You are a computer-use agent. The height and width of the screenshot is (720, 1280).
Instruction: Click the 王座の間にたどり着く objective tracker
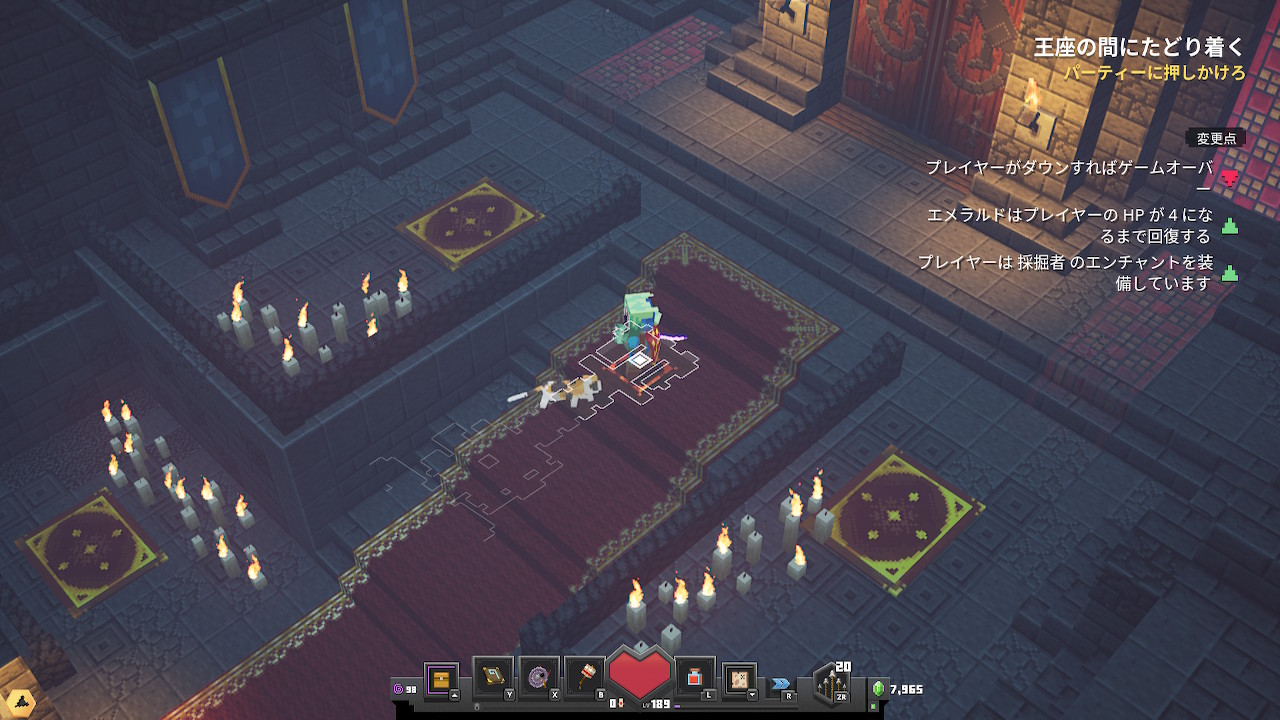1139,46
